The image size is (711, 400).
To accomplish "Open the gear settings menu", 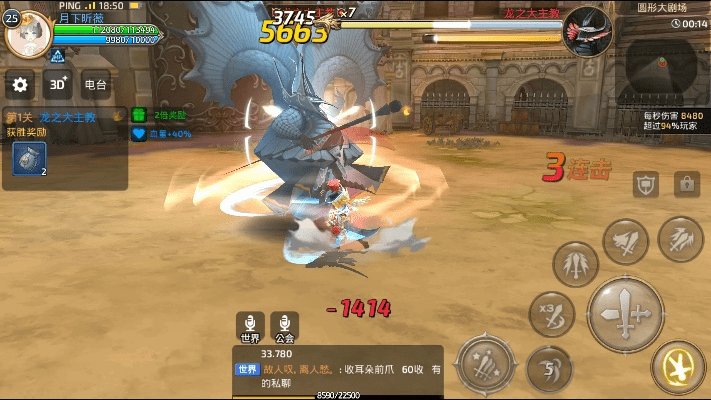I will coord(21,85).
